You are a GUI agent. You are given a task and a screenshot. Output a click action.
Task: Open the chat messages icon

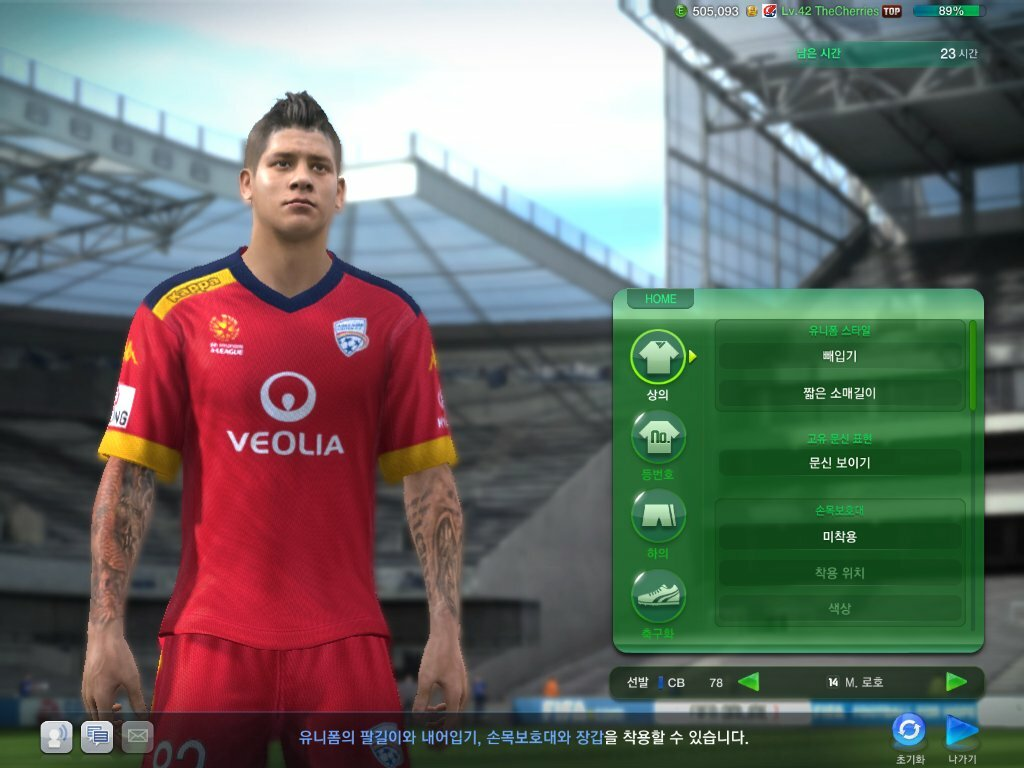pyautogui.click(x=97, y=736)
